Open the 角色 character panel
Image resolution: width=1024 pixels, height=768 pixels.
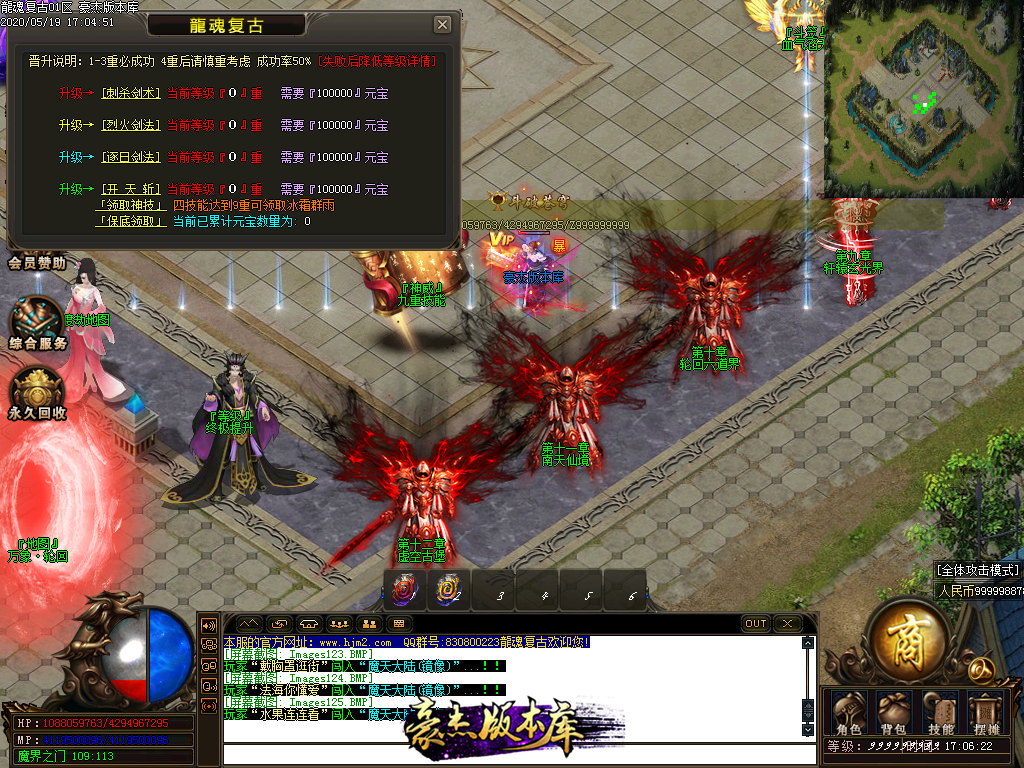pyautogui.click(x=848, y=711)
